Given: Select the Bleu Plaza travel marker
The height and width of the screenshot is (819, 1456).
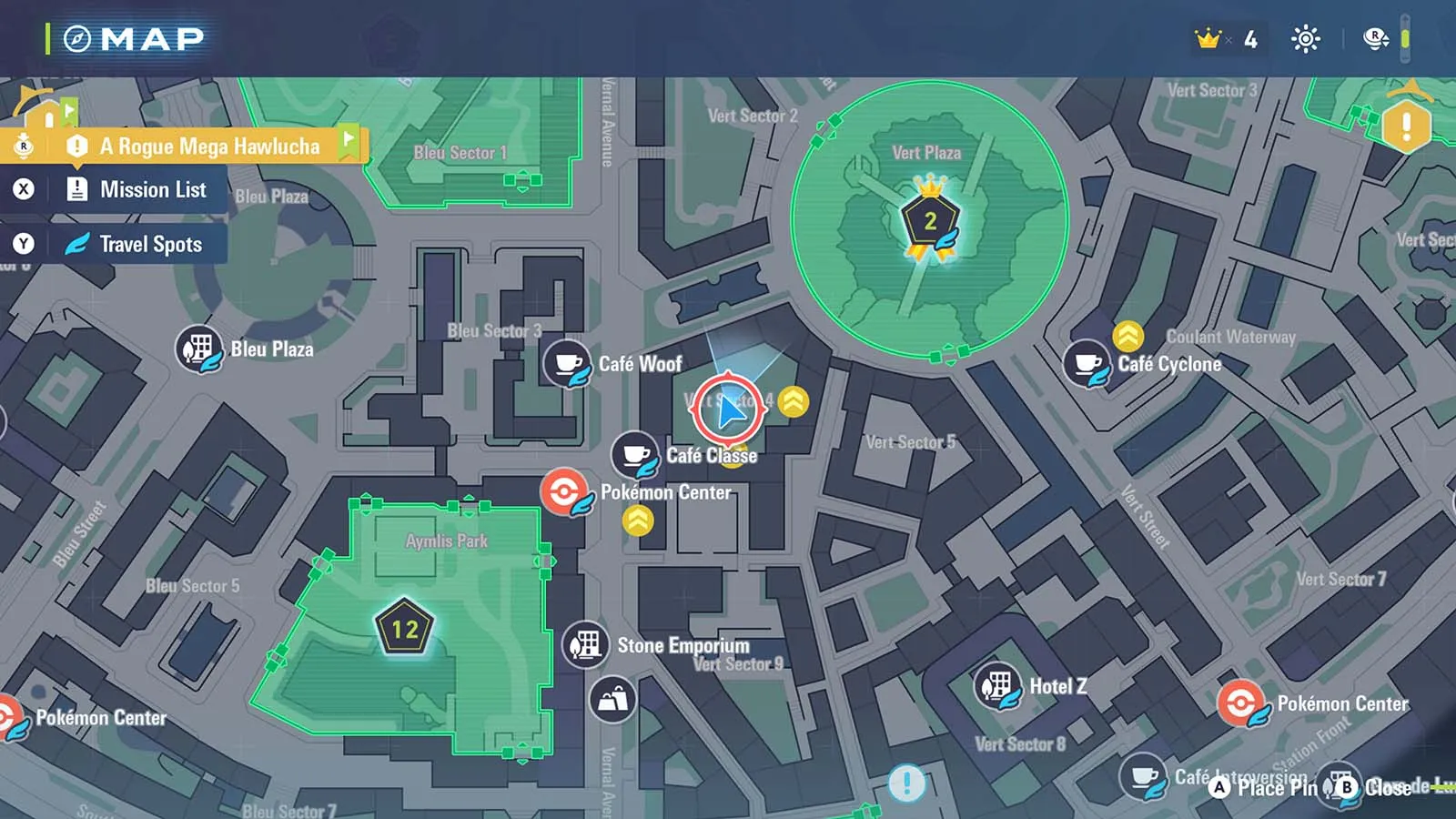Looking at the screenshot, I should pyautogui.click(x=199, y=349).
